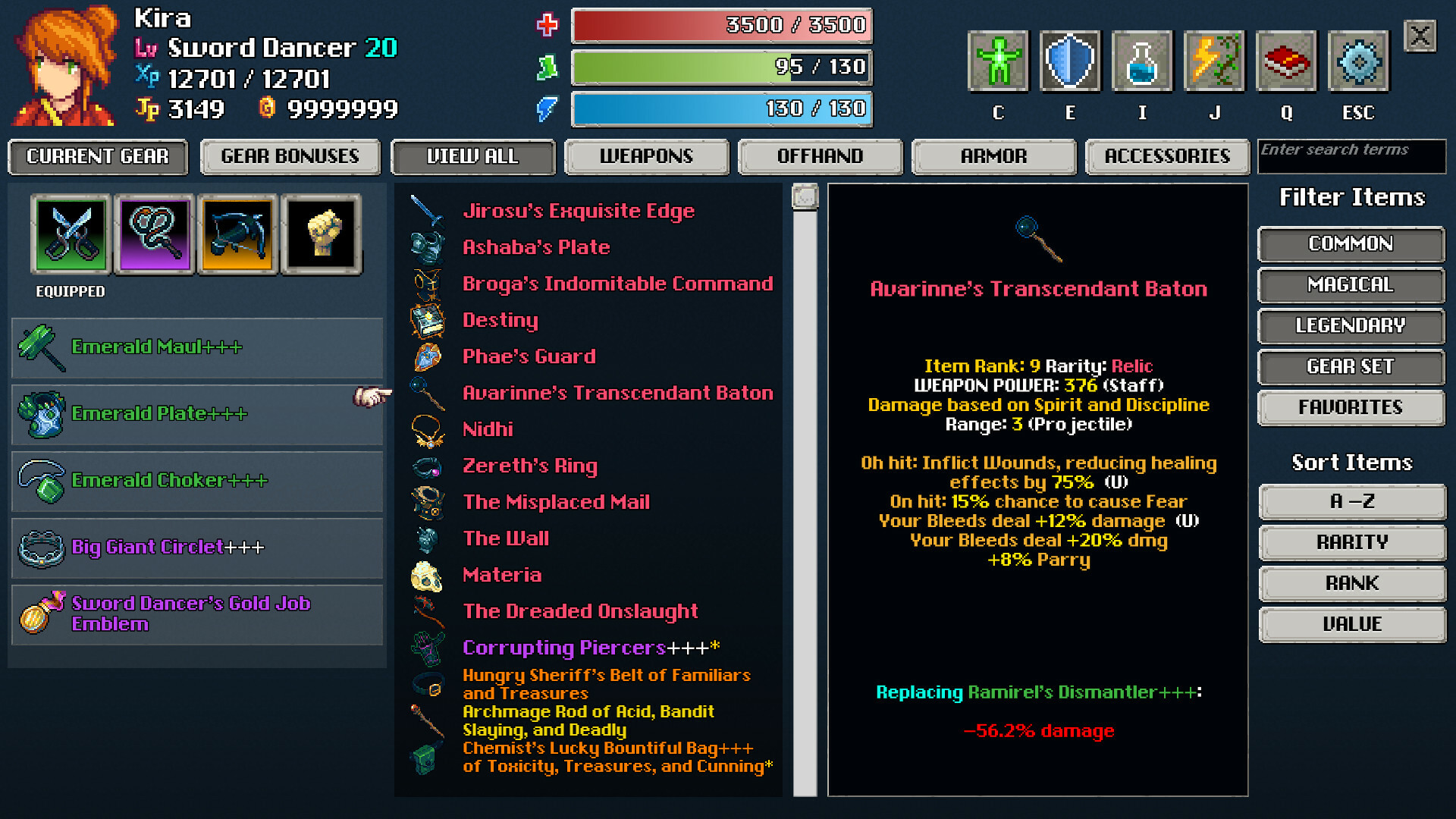The width and height of the screenshot is (1456, 819).
Task: Click the green stamina bar
Action: click(x=720, y=67)
